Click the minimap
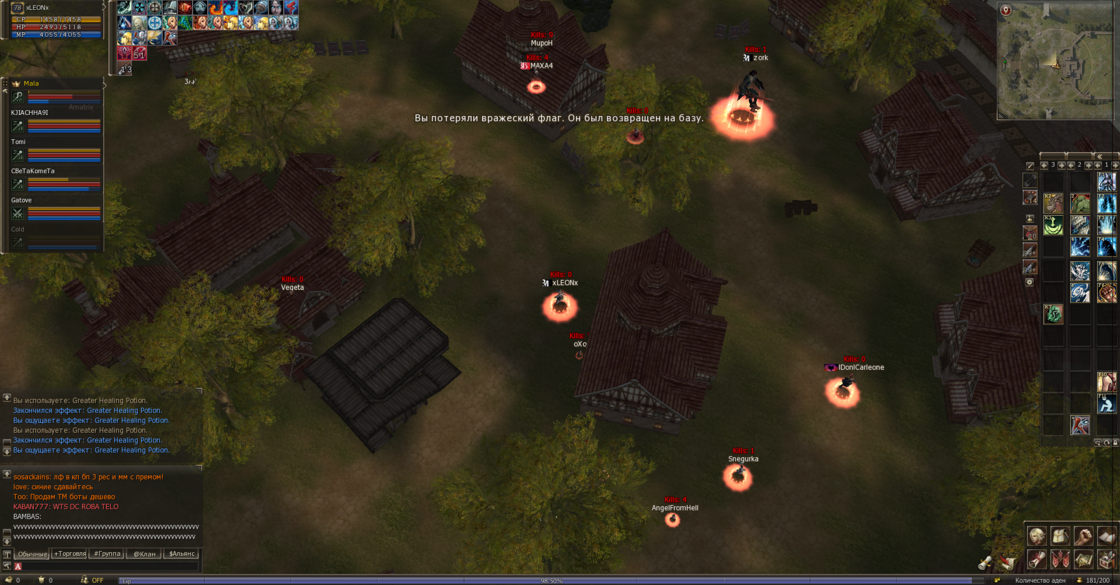1120x585 pixels. pos(1055,62)
